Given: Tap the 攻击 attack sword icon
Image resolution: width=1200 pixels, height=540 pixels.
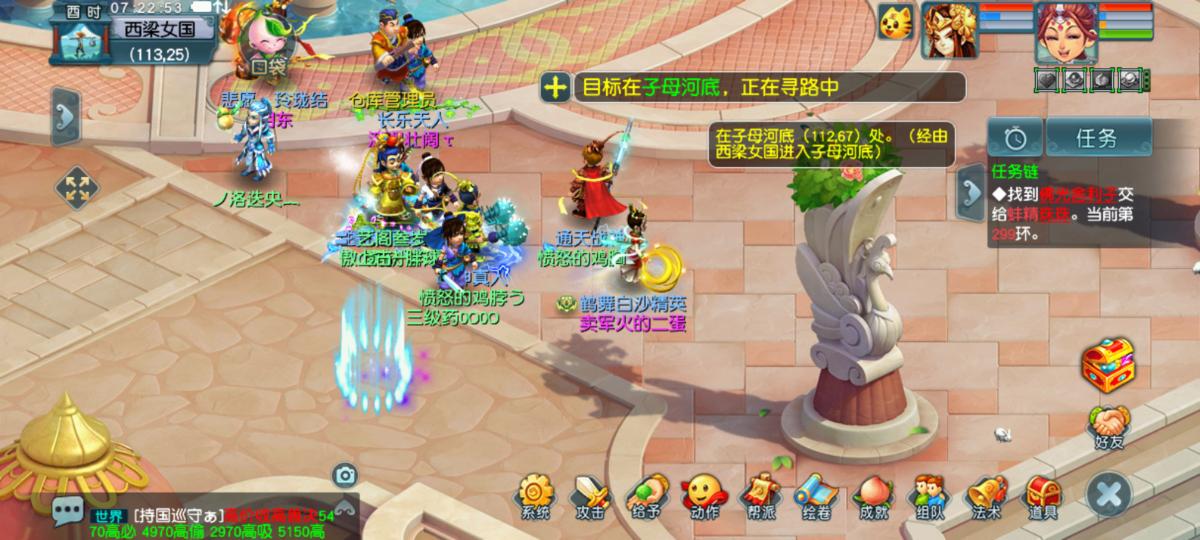Looking at the screenshot, I should tap(590, 496).
